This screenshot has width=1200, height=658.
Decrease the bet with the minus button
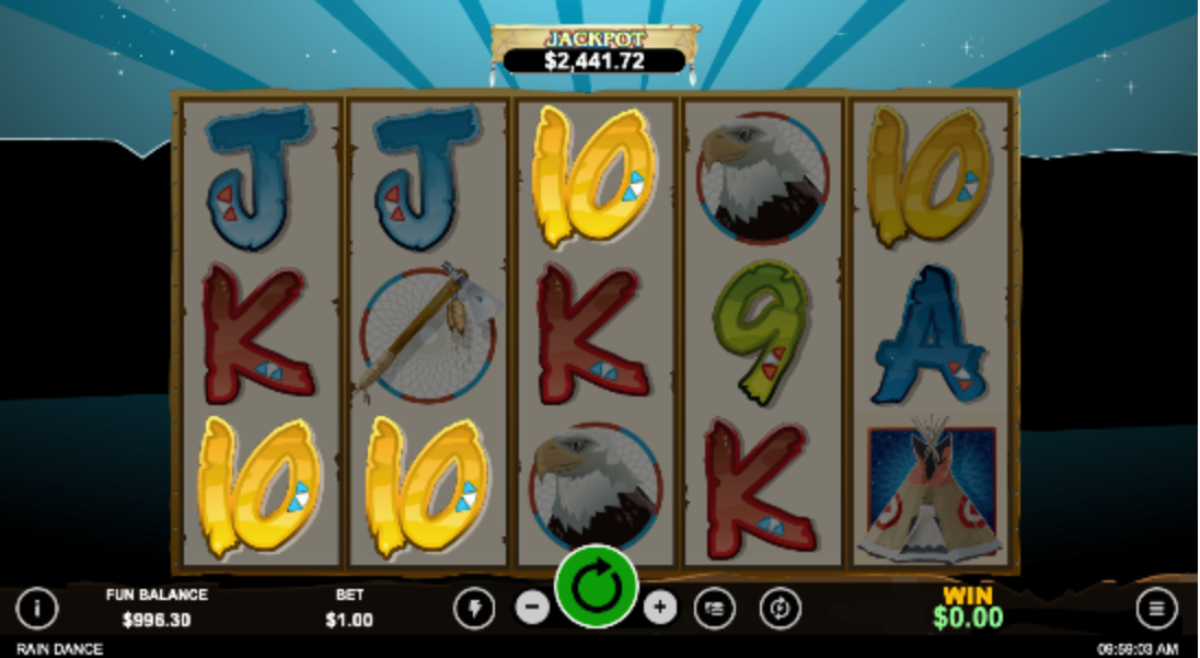click(532, 607)
